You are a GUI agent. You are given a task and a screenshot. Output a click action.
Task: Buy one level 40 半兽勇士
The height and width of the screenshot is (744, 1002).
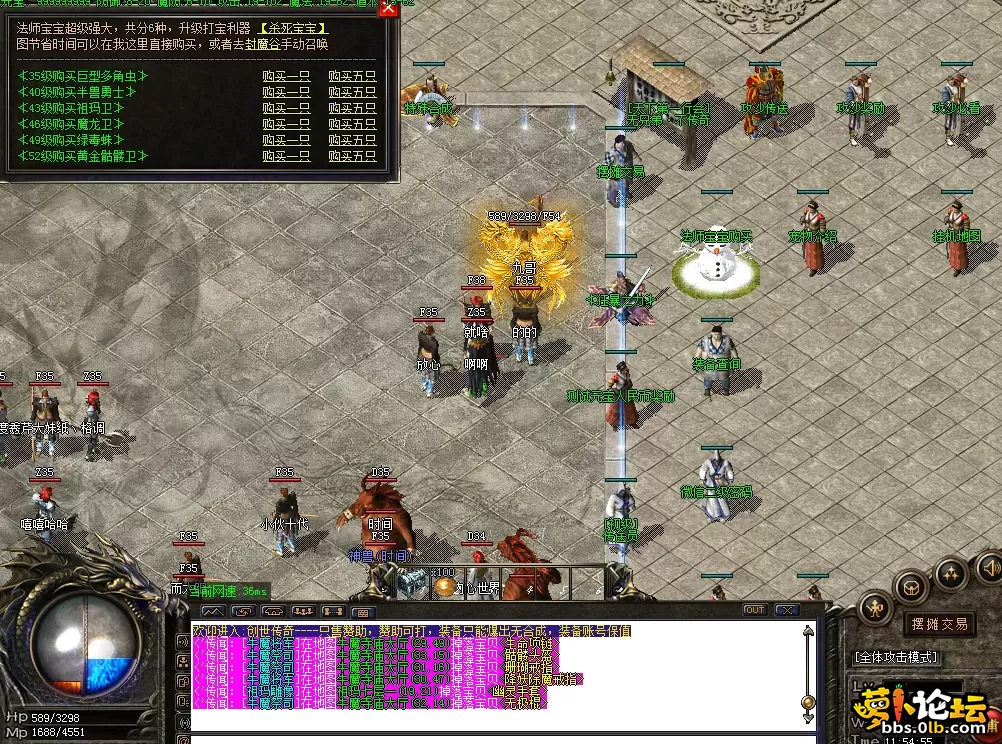(x=285, y=92)
